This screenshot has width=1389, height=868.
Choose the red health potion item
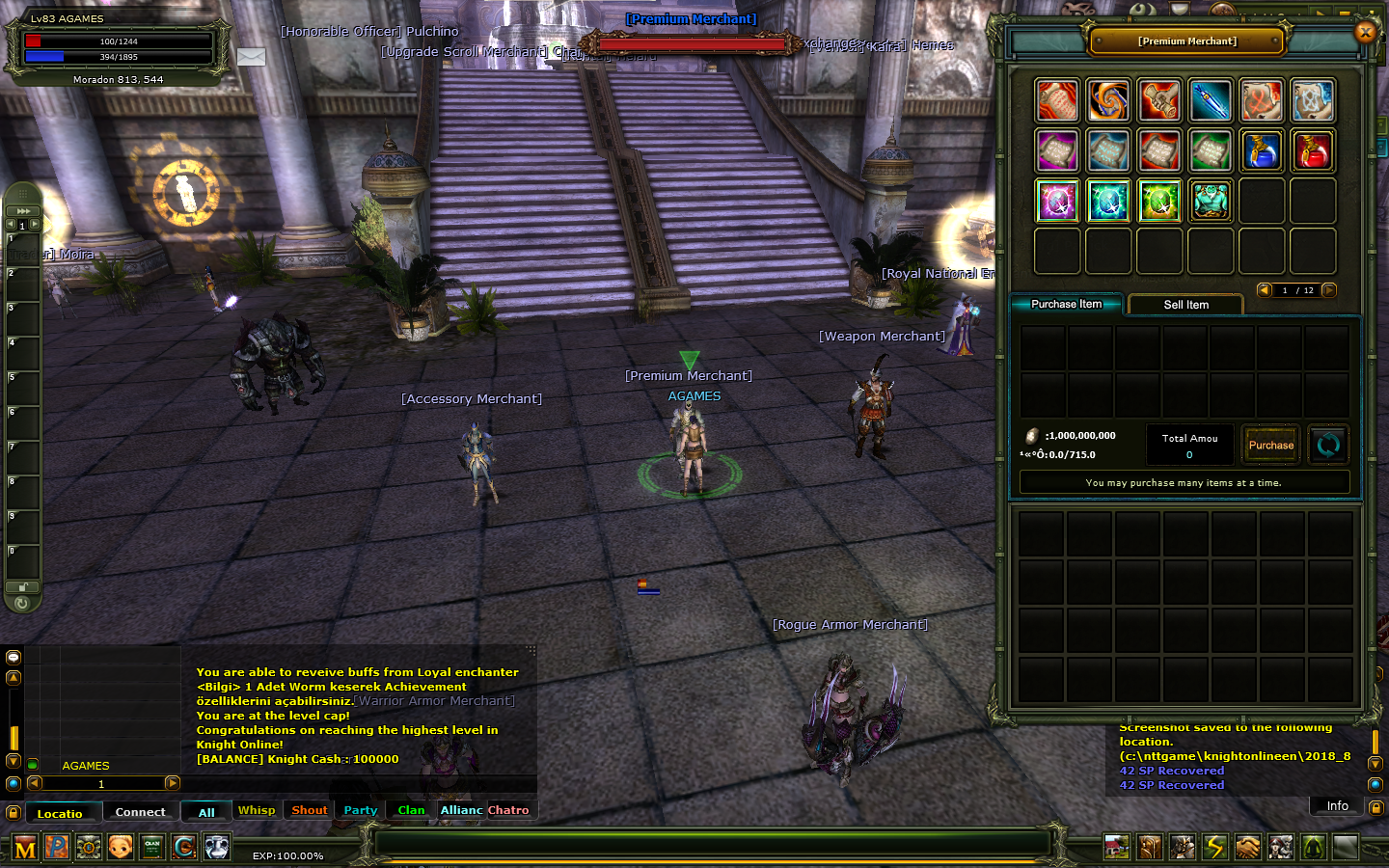[x=1313, y=150]
